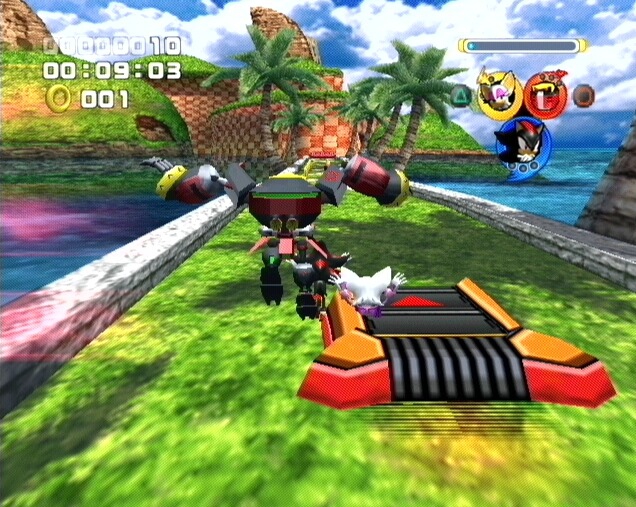The width and height of the screenshot is (636, 507).
Task: Switch to Omega's red power formation icon
Action: click(x=544, y=93)
